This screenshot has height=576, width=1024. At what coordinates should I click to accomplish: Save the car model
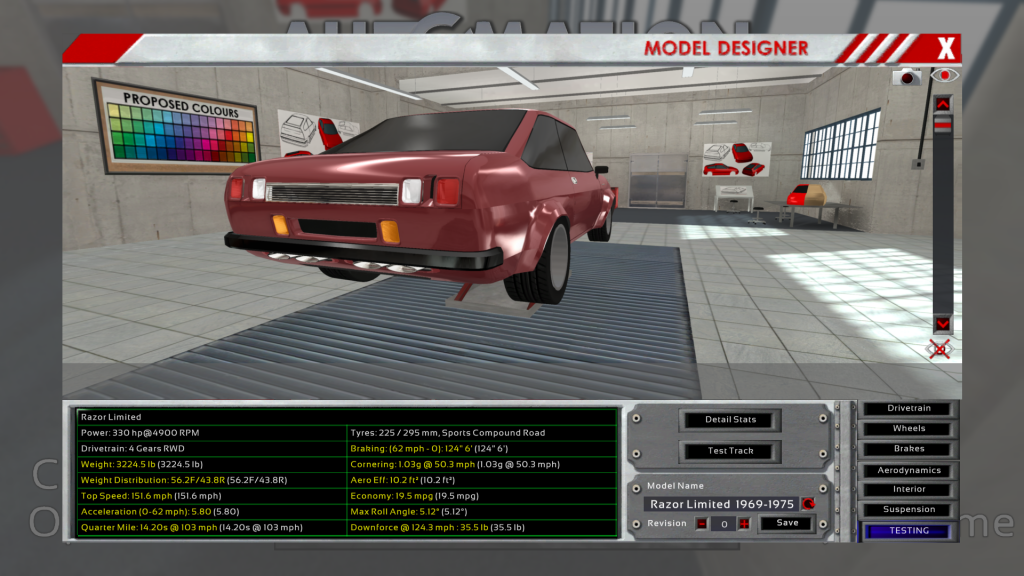click(x=787, y=523)
